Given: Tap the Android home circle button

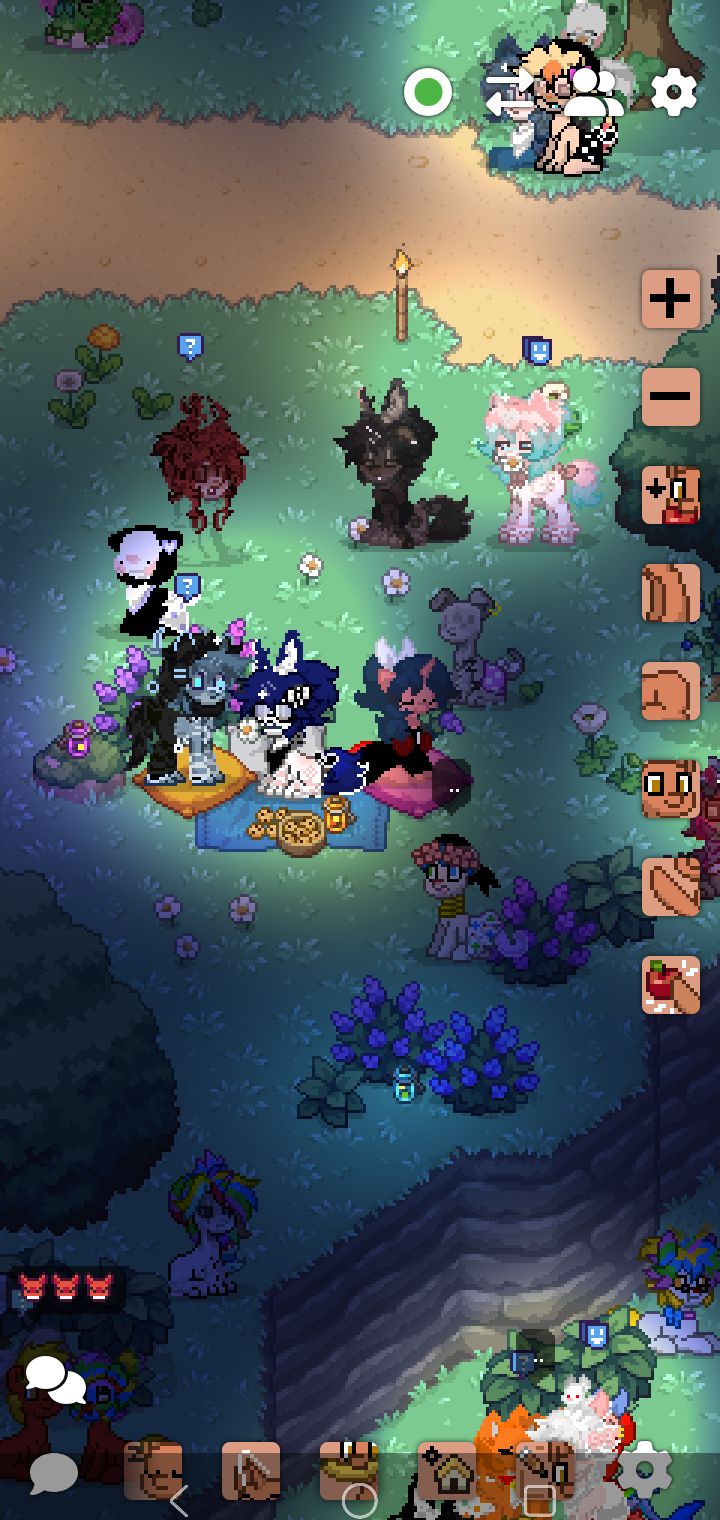Looking at the screenshot, I should (360, 1500).
